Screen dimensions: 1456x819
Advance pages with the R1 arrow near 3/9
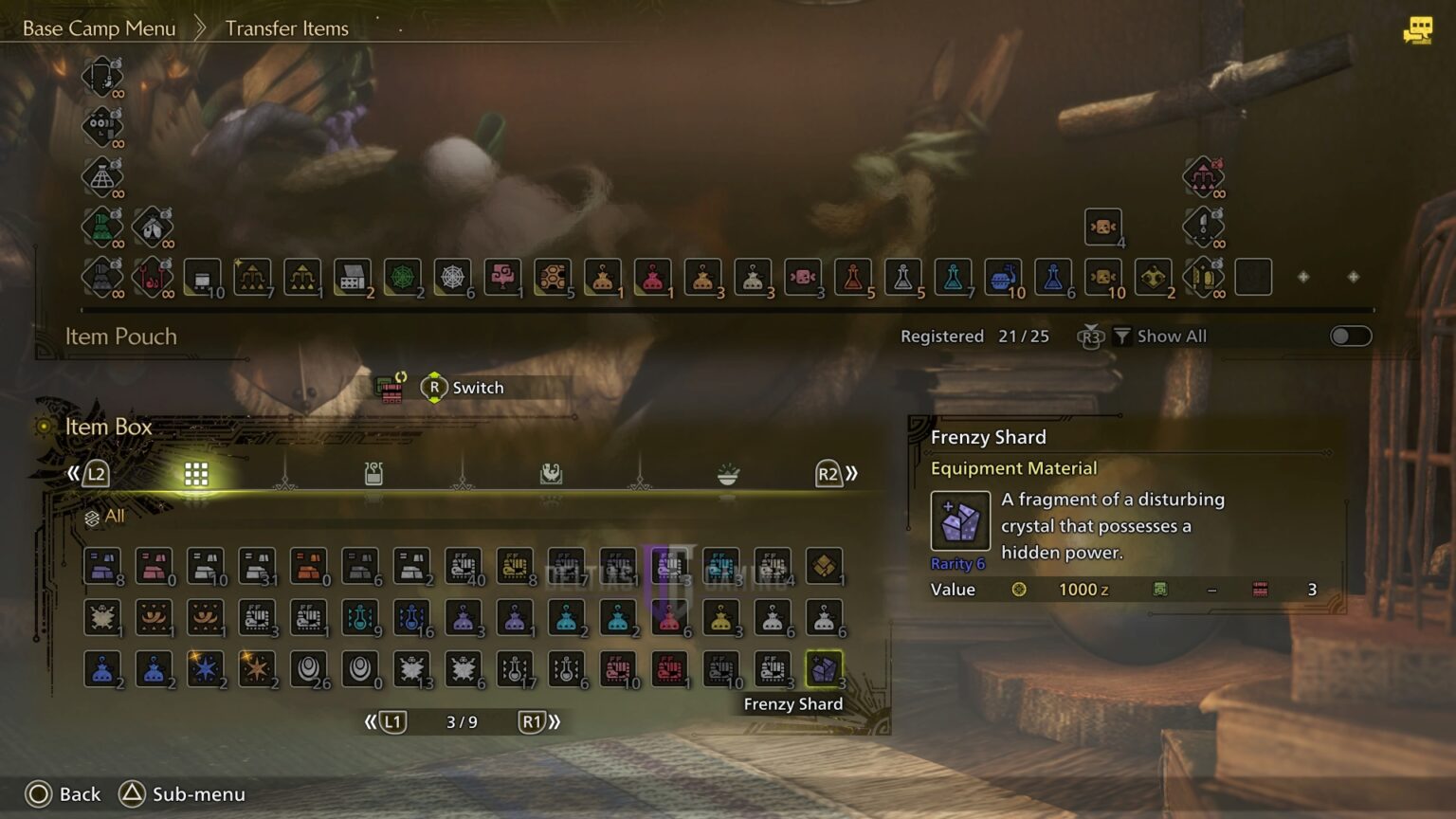pos(532,721)
